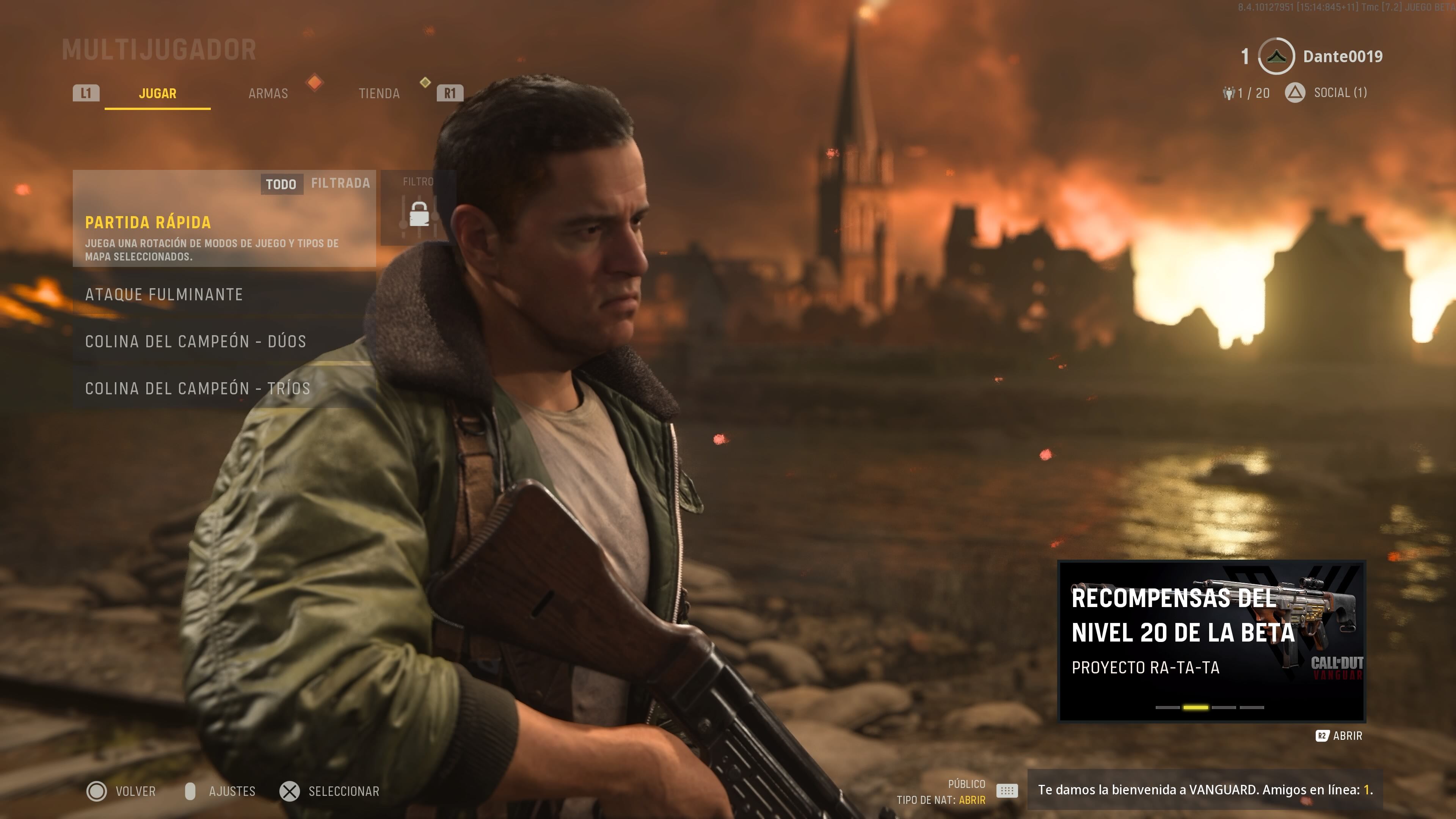View the party size 1 / 20 indicator
The width and height of the screenshot is (1456, 819).
click(x=1246, y=93)
